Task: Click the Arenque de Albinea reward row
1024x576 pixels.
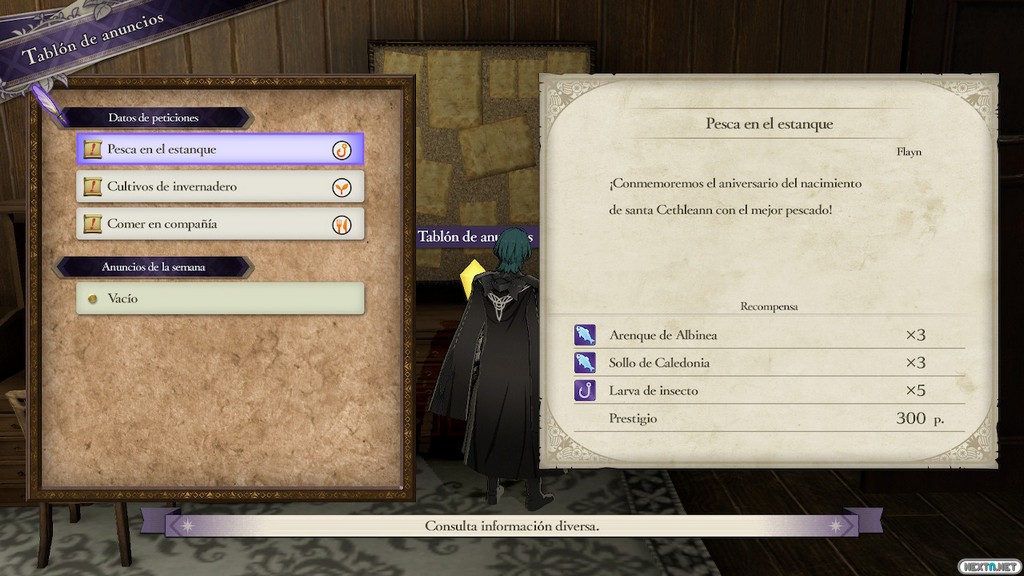Action: [767, 335]
